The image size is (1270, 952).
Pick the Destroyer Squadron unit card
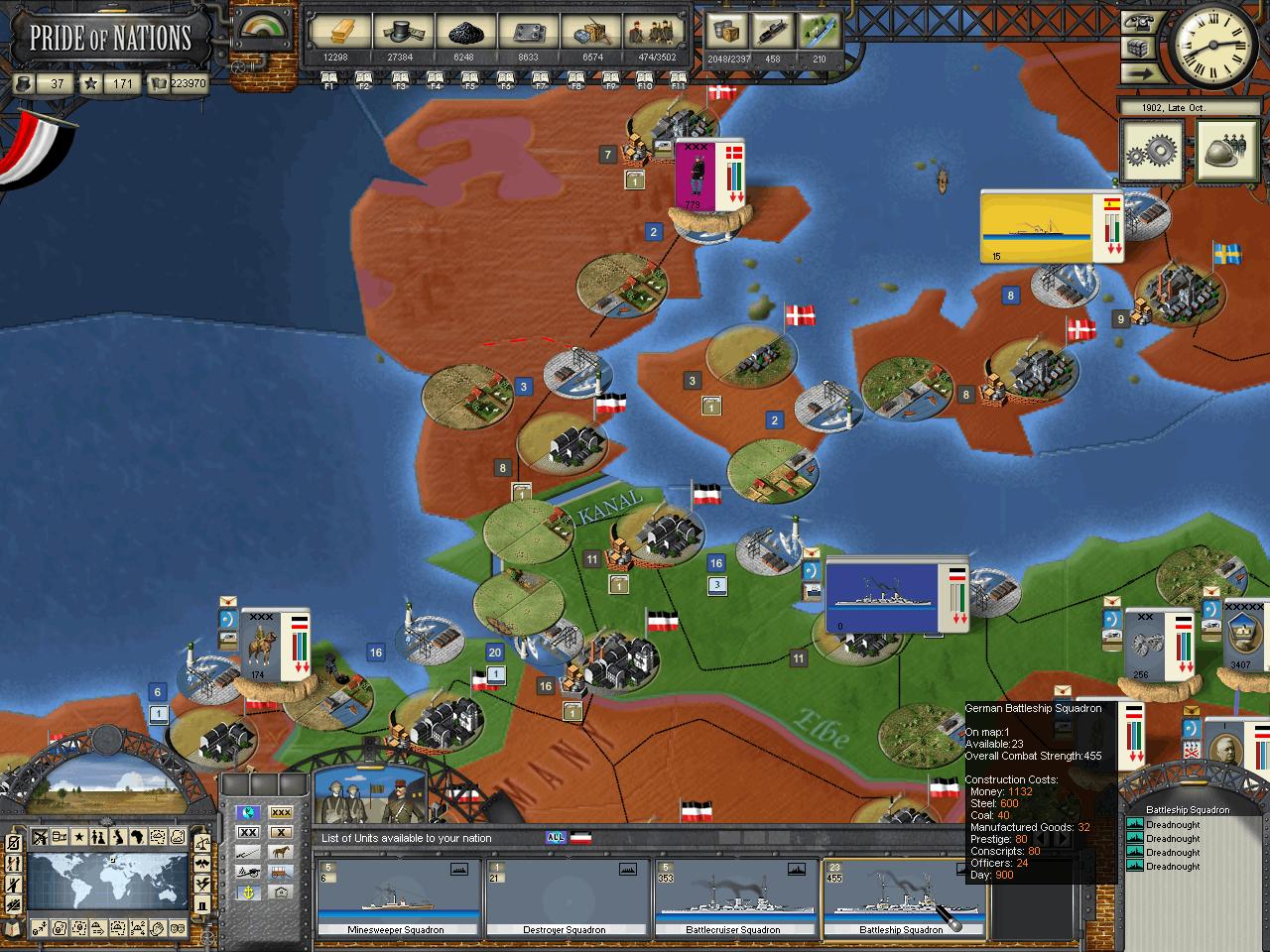click(x=565, y=898)
